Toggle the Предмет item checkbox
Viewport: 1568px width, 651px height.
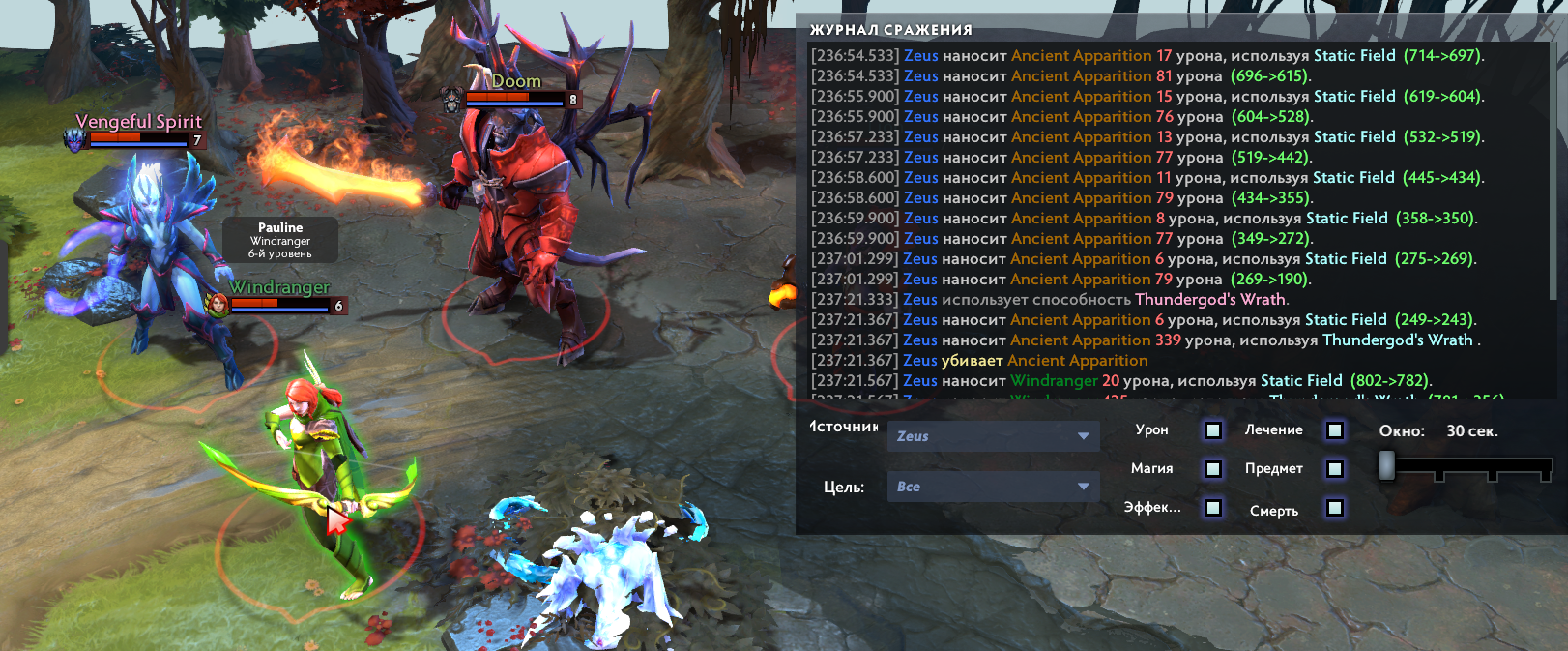pyautogui.click(x=1335, y=469)
